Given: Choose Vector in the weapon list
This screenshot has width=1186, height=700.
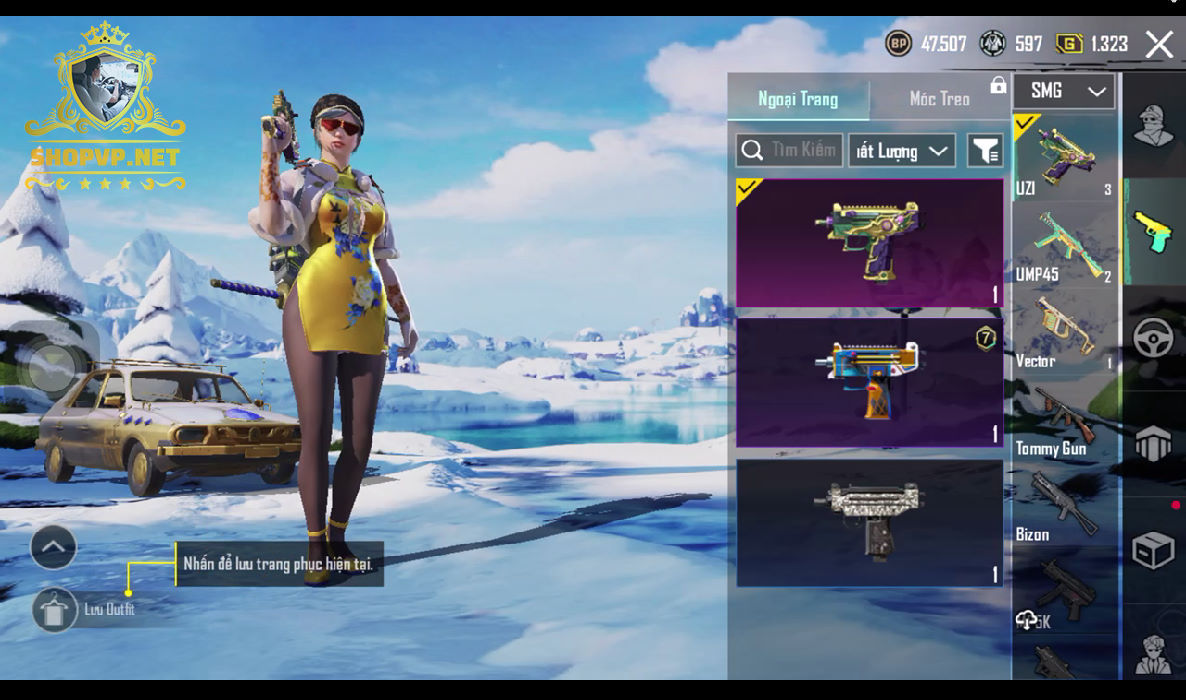Looking at the screenshot, I should (x=1064, y=333).
